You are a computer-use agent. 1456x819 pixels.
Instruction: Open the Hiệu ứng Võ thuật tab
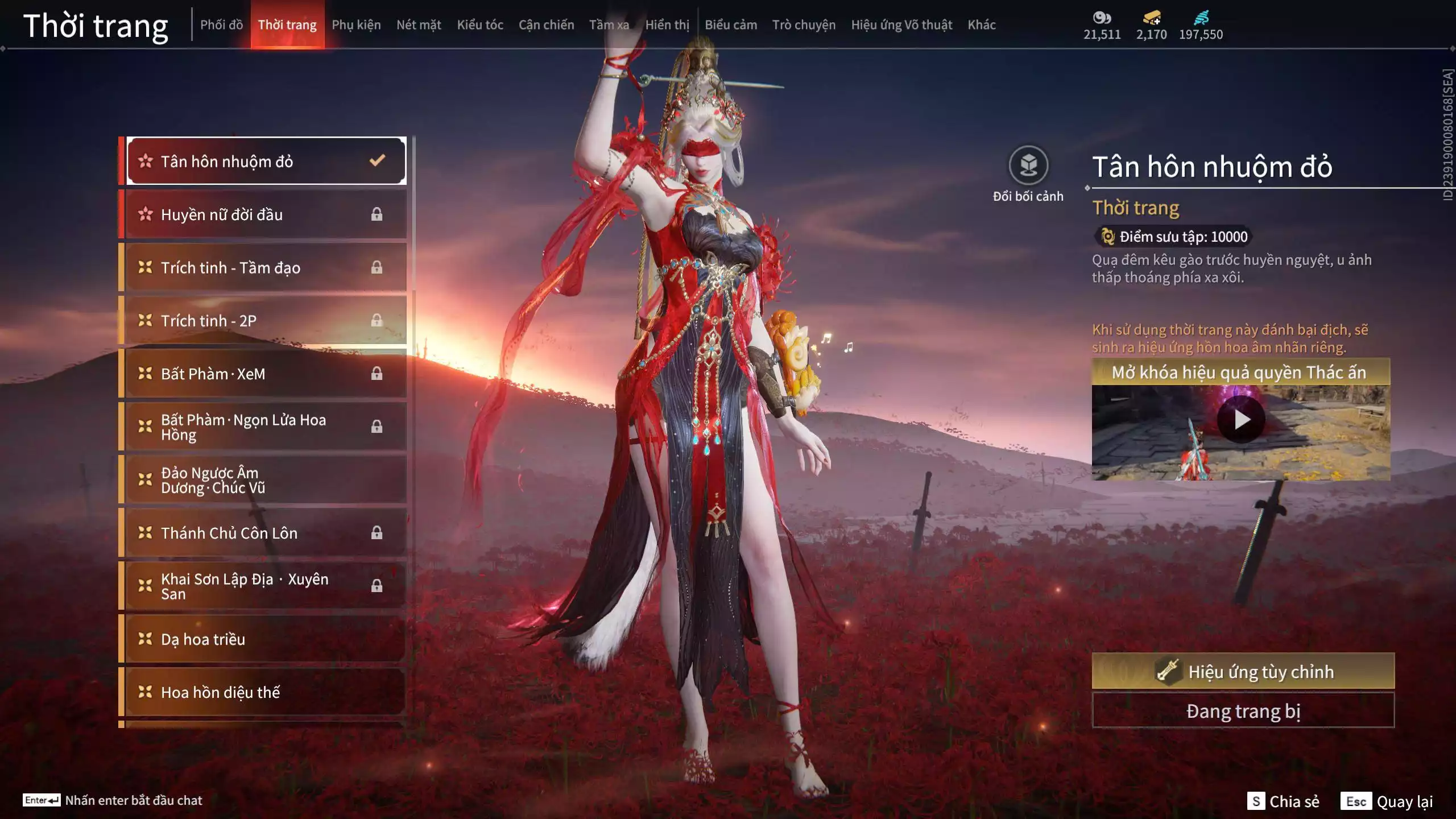[901, 25]
